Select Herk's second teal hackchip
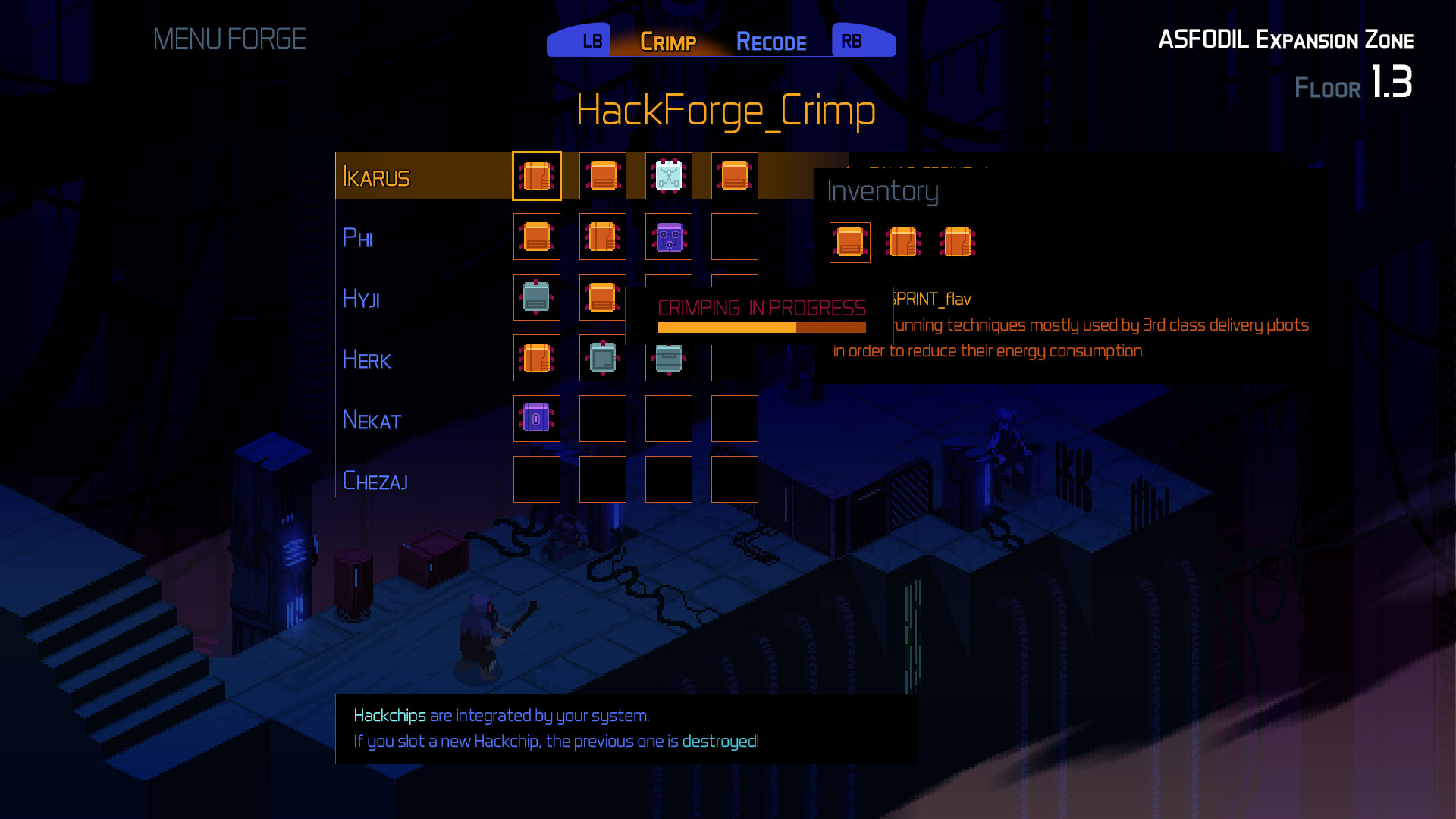The width and height of the screenshot is (1456, 819). [x=602, y=358]
